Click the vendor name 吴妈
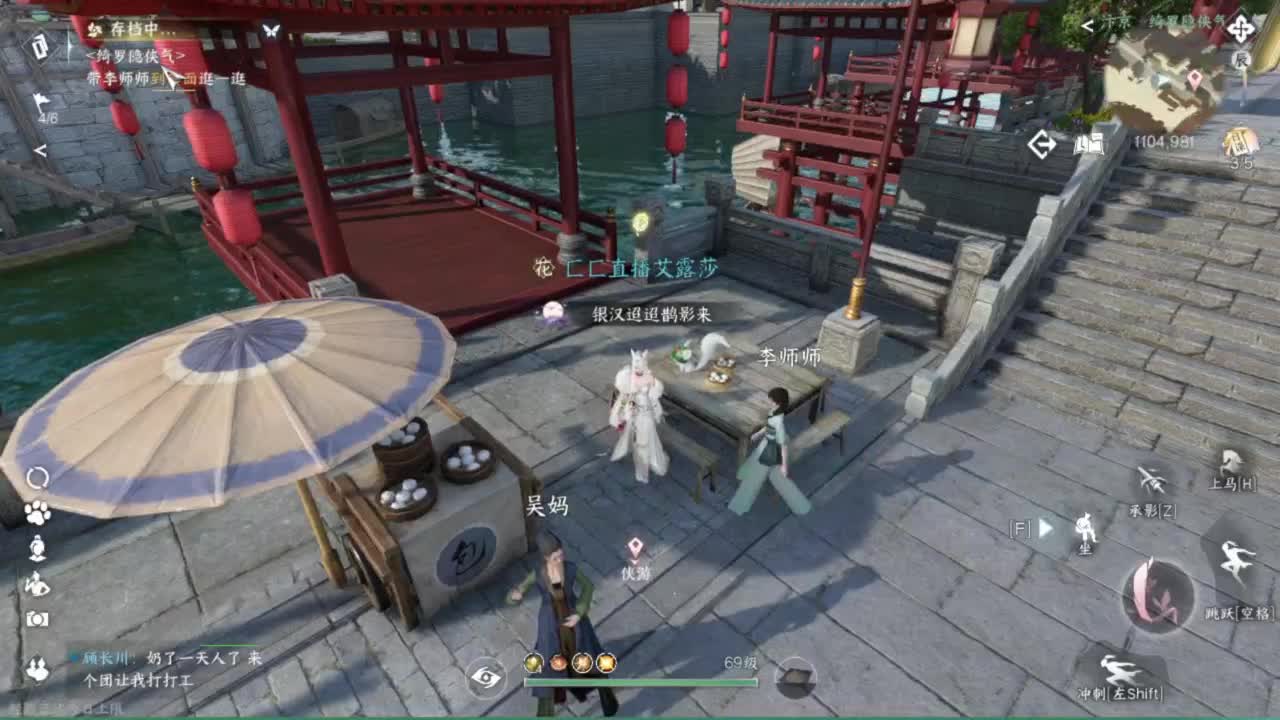The image size is (1280, 720). pos(548,506)
